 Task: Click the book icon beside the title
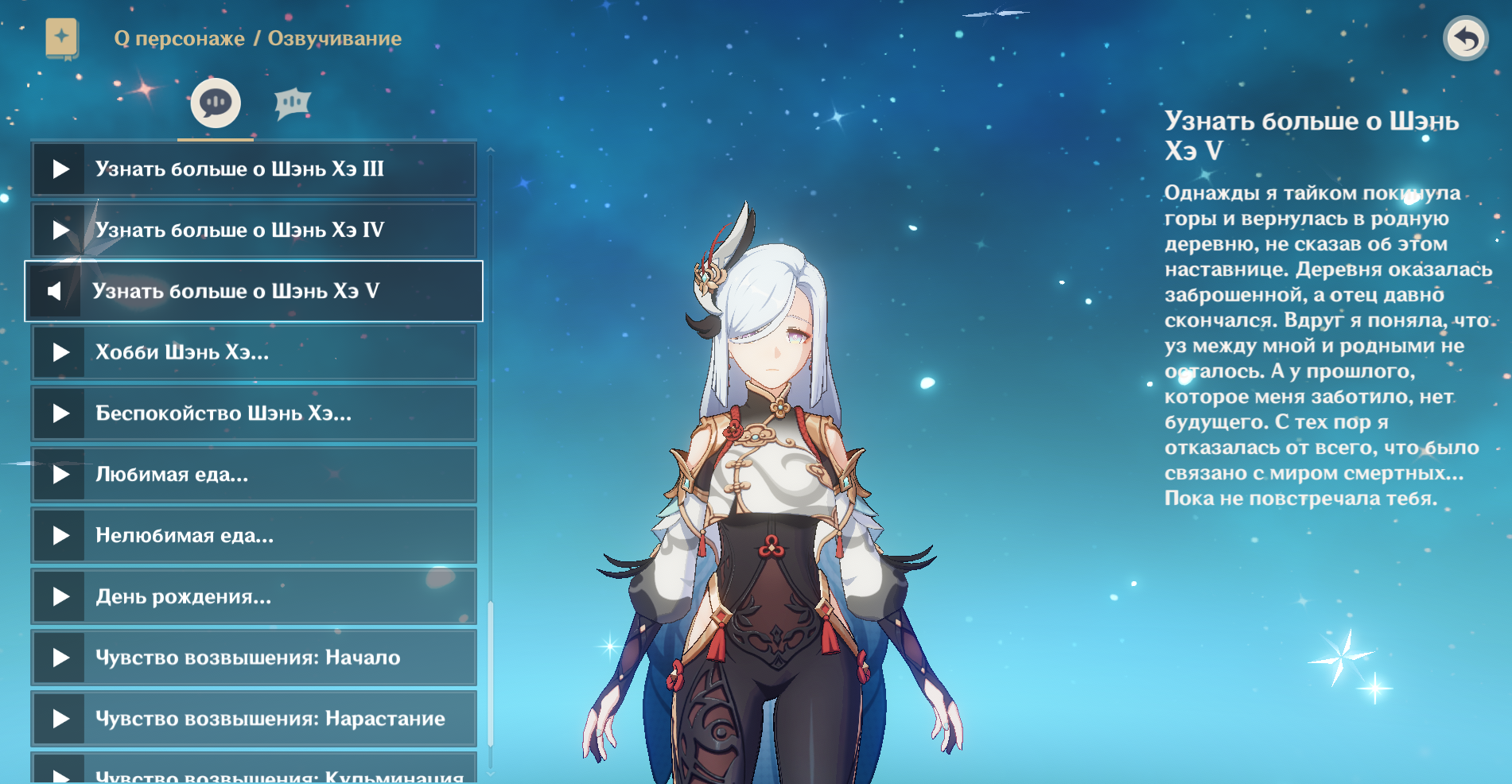pos(62,38)
